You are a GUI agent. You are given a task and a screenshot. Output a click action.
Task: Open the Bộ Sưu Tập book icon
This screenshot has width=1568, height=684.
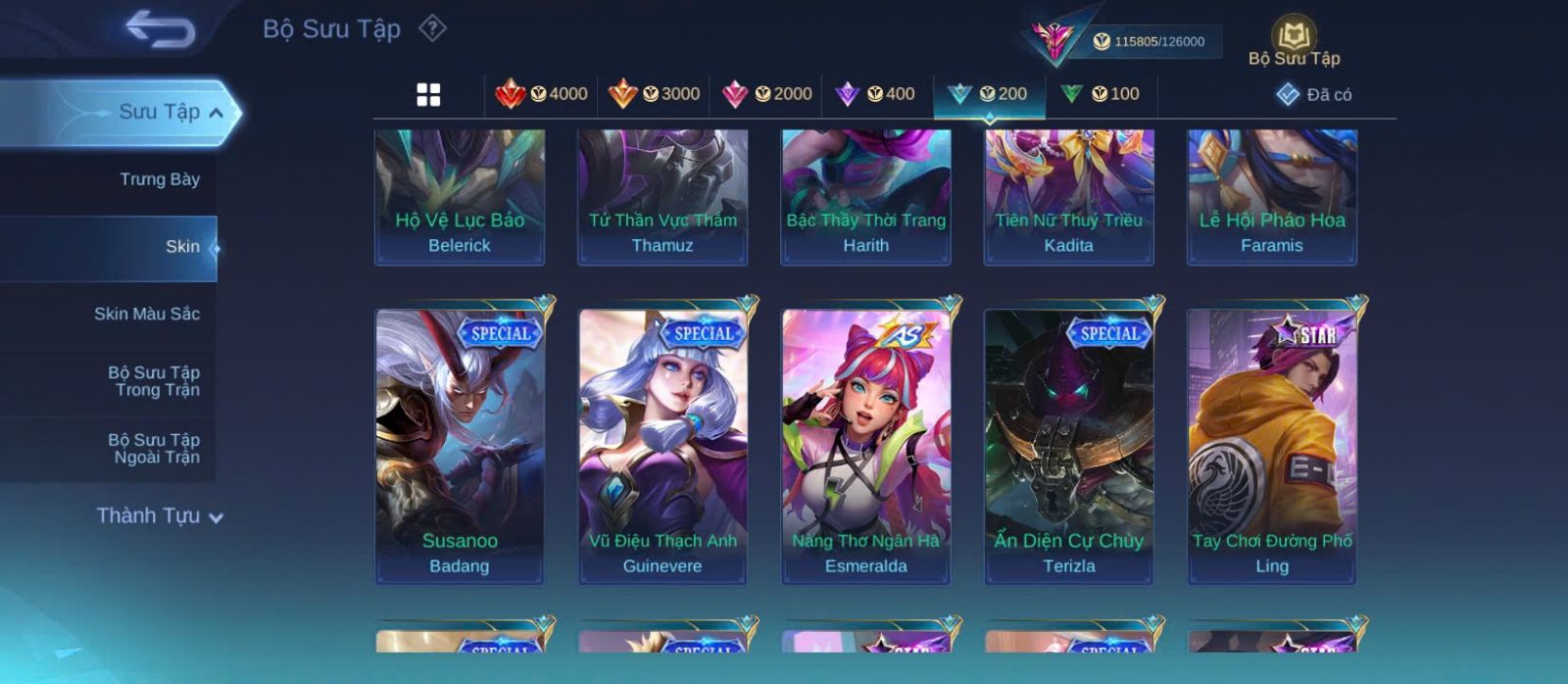click(x=1294, y=39)
